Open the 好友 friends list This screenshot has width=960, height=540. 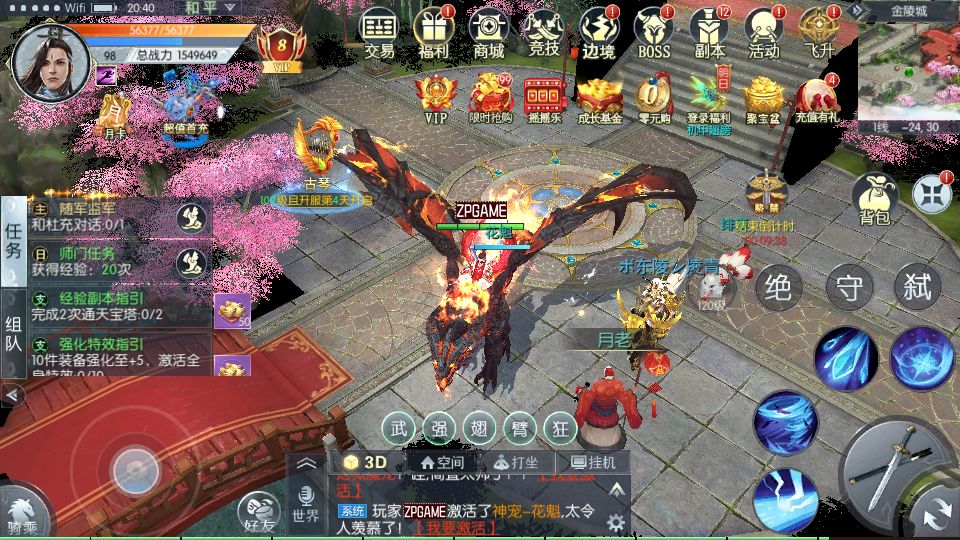(262, 514)
